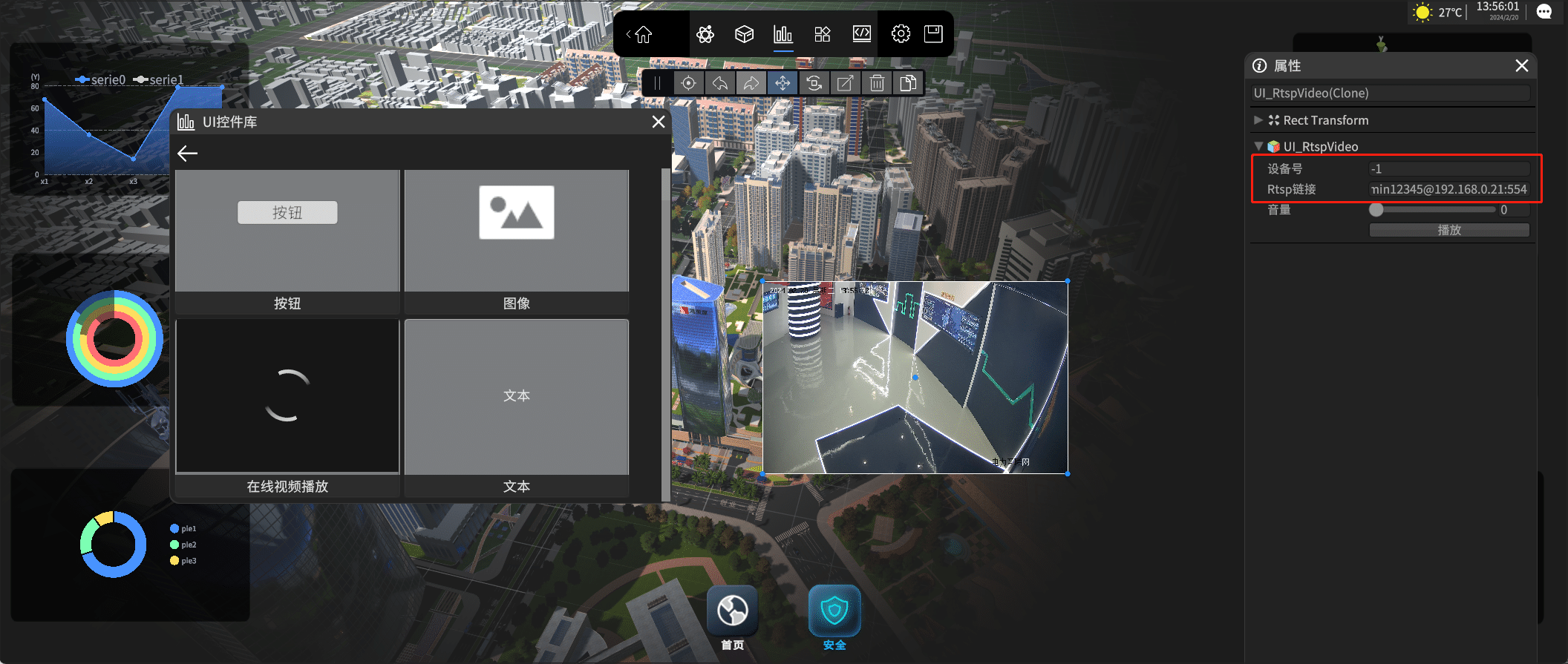This screenshot has height=664, width=1568.
Task: Choose the 文本 text widget thumbnail
Action: click(517, 397)
